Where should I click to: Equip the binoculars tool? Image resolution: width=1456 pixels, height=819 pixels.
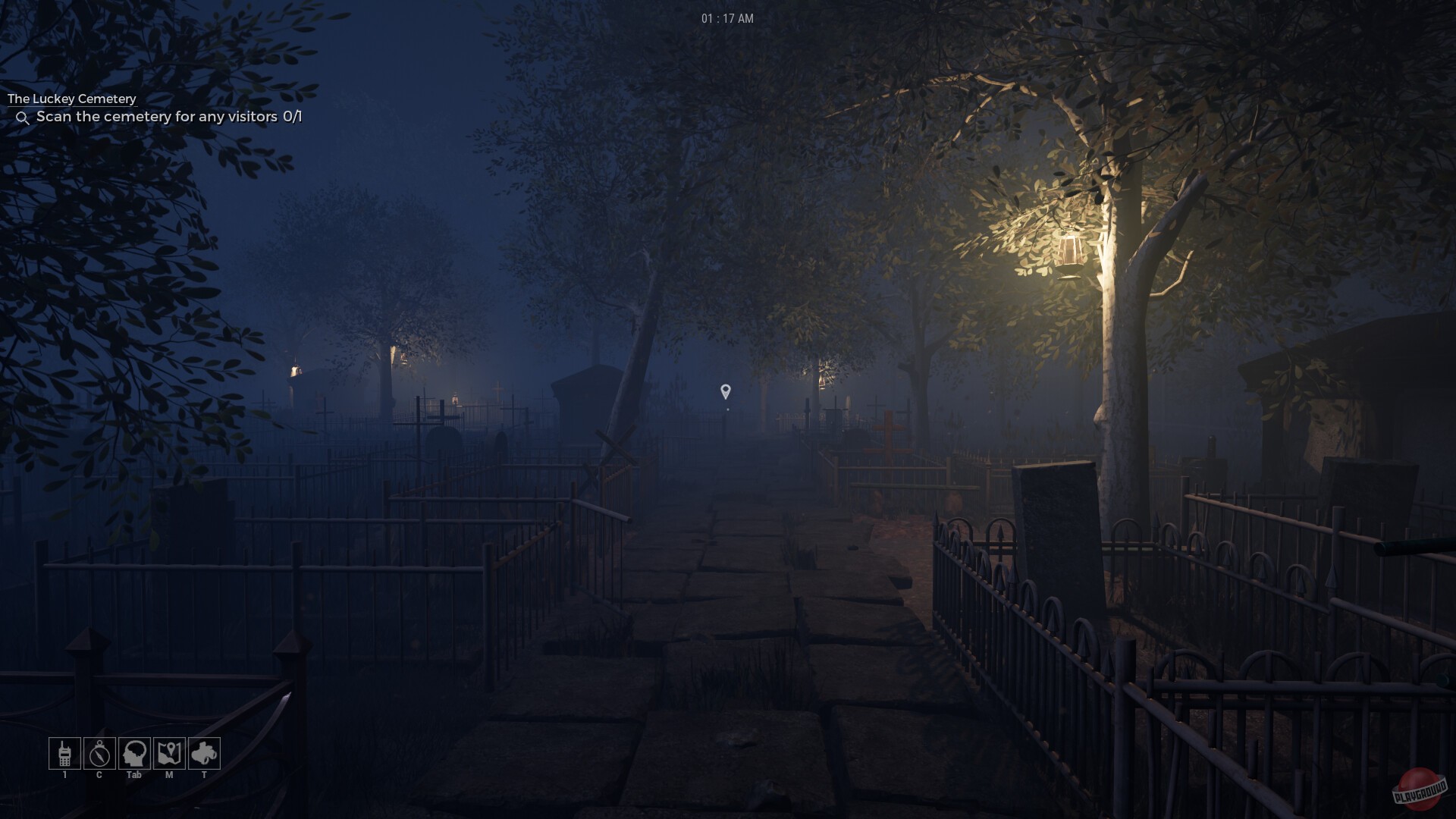pyautogui.click(x=202, y=754)
